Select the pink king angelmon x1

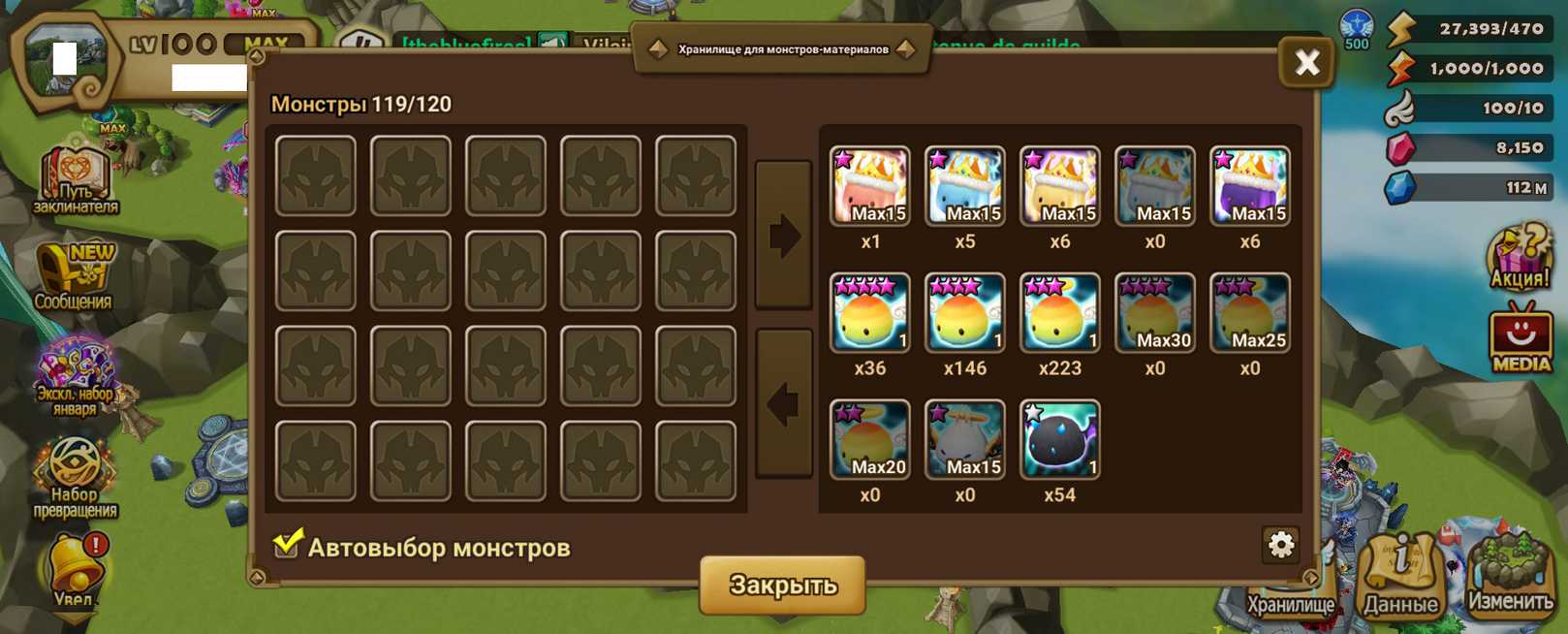(869, 186)
